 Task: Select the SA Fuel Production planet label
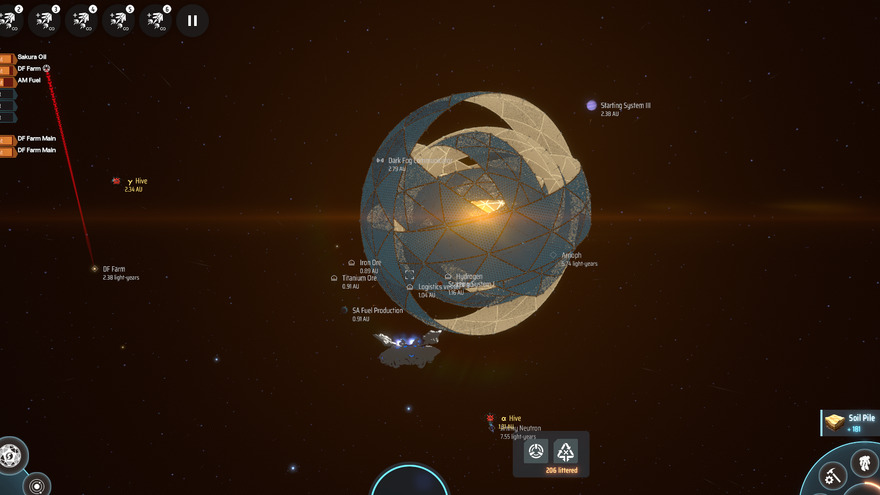(x=376, y=311)
